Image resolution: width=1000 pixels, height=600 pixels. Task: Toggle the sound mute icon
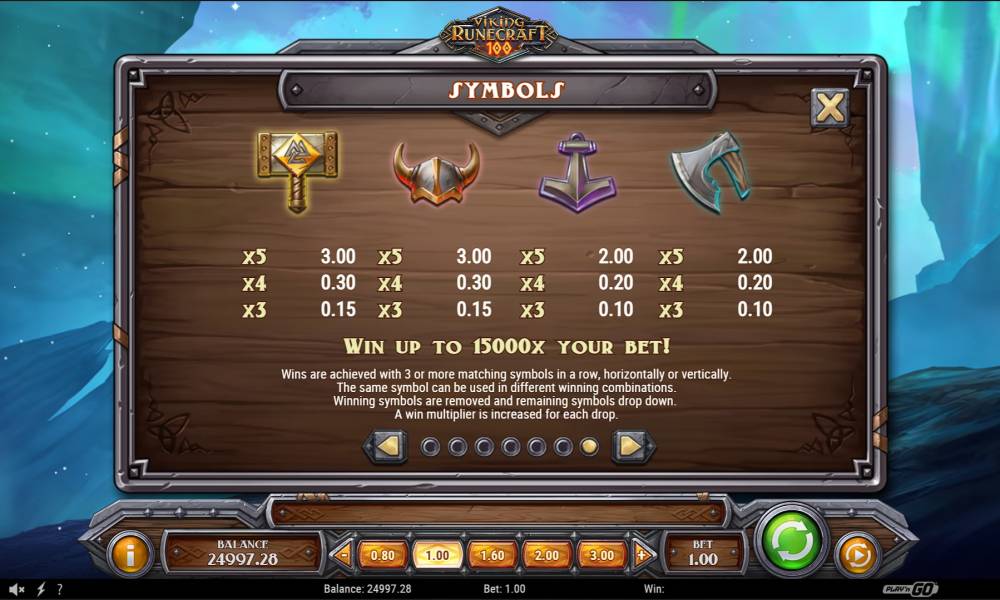coord(17,589)
